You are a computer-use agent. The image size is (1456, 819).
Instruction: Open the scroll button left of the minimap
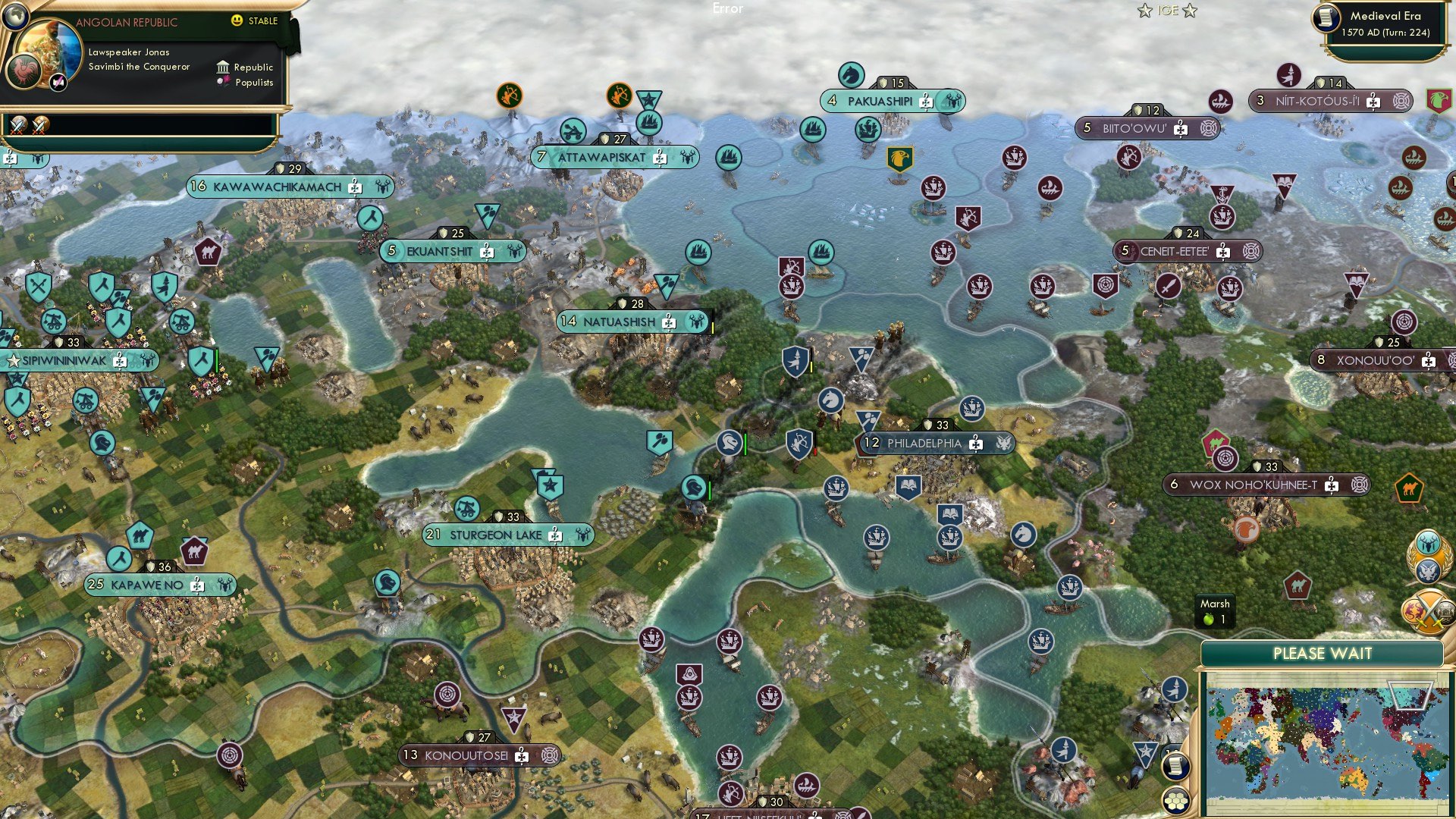pyautogui.click(x=1175, y=766)
